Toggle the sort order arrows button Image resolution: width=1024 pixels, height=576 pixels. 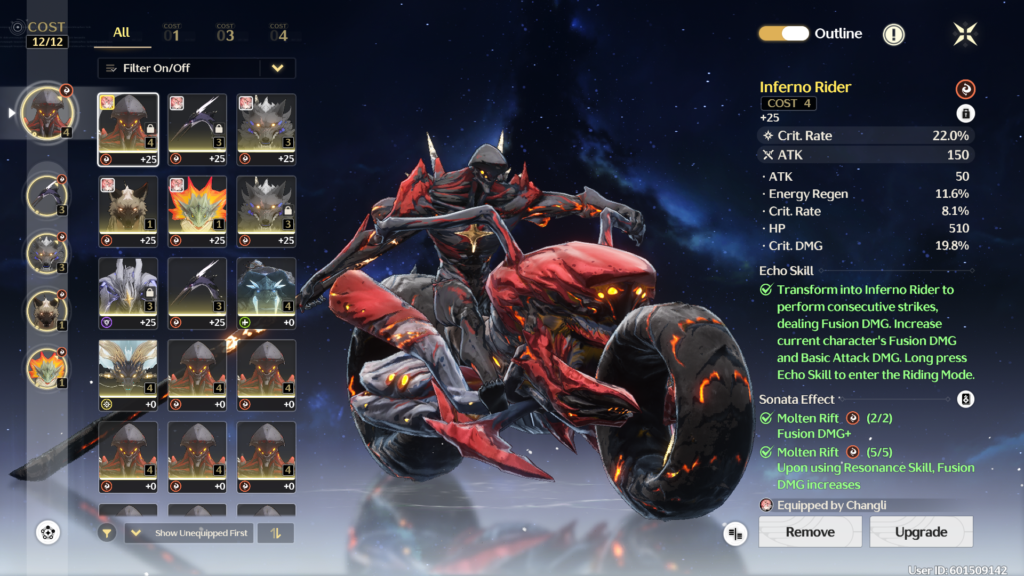coord(275,533)
